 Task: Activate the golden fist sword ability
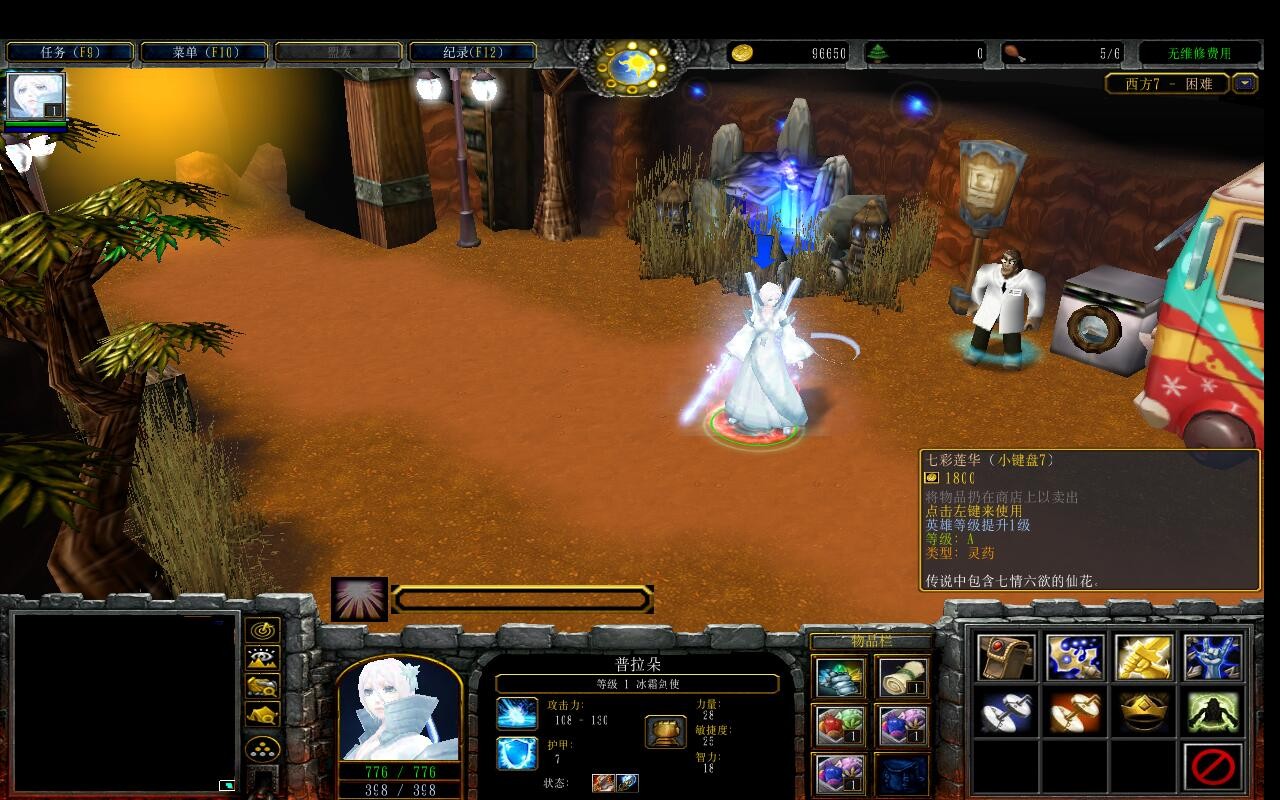(x=1144, y=658)
